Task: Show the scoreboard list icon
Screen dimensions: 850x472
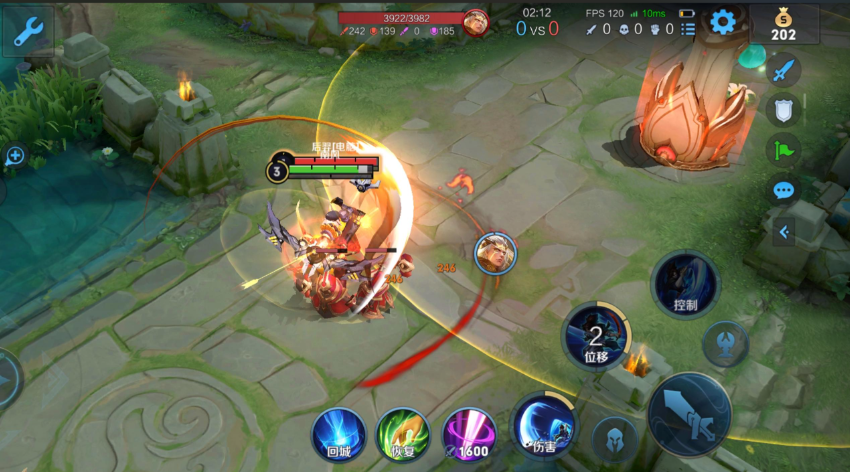Action: tap(688, 29)
